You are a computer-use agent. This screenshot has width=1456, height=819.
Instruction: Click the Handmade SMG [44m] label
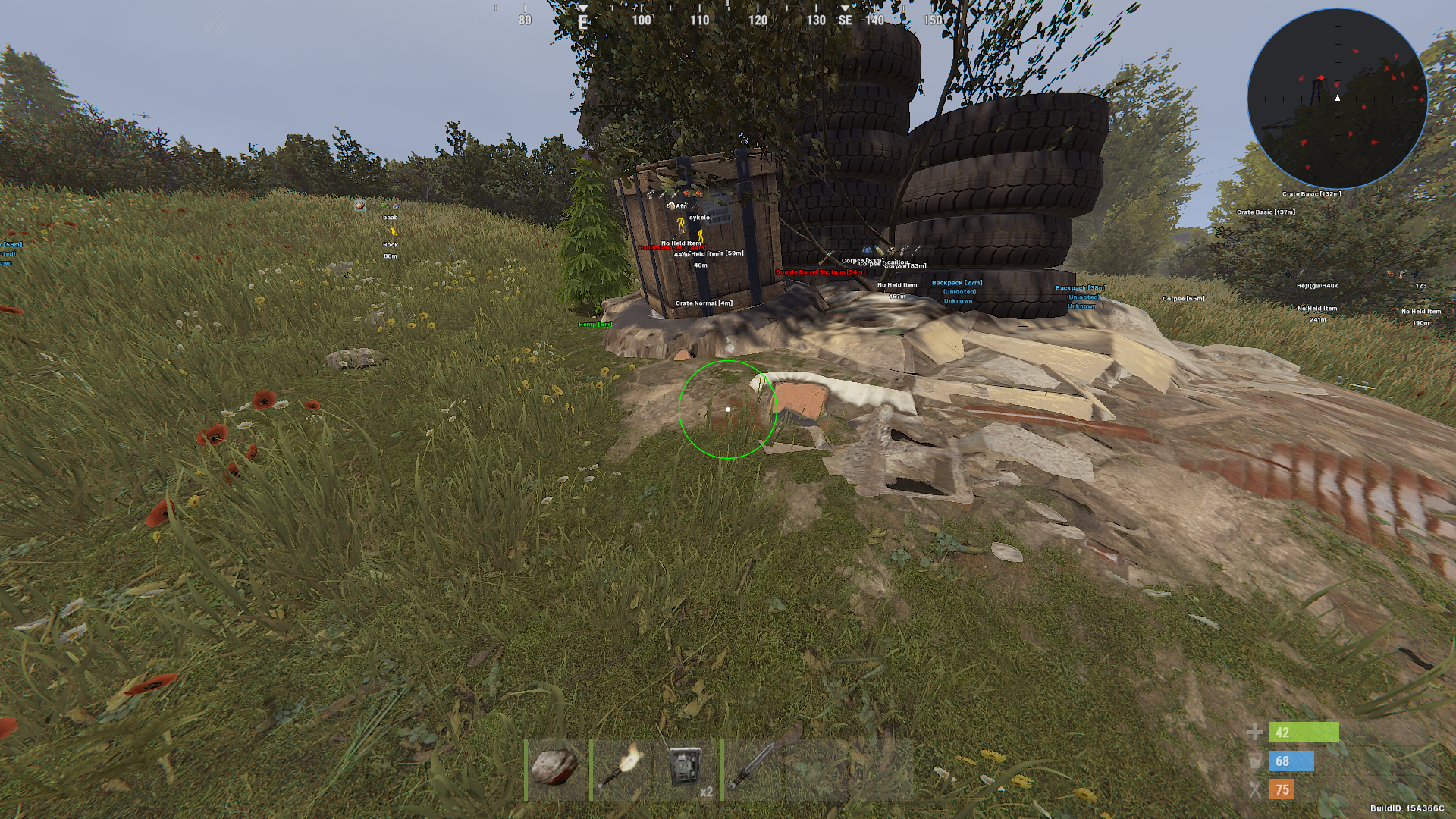tap(672, 248)
